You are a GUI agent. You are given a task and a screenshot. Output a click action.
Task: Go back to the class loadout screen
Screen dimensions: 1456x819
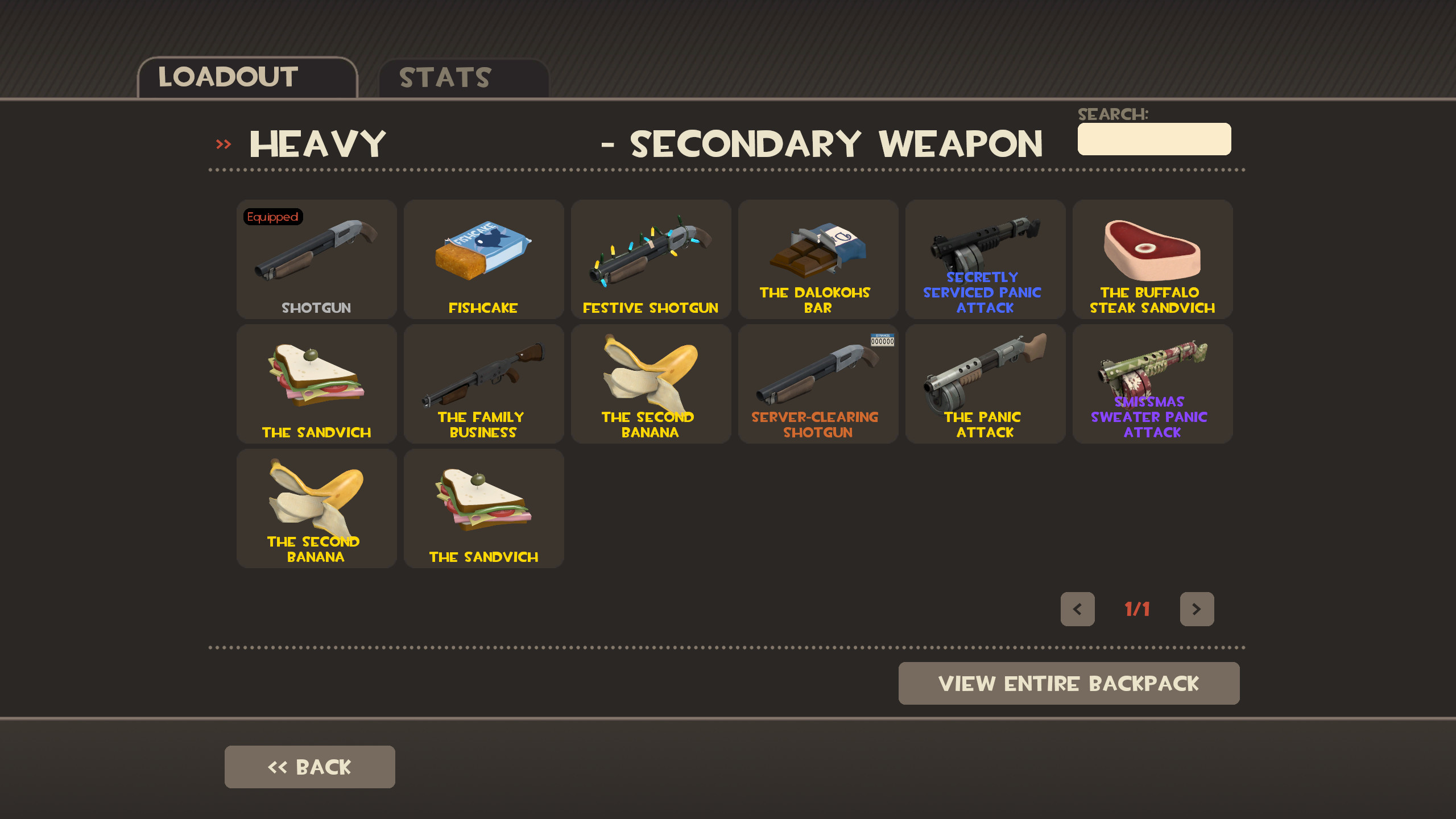(x=309, y=766)
